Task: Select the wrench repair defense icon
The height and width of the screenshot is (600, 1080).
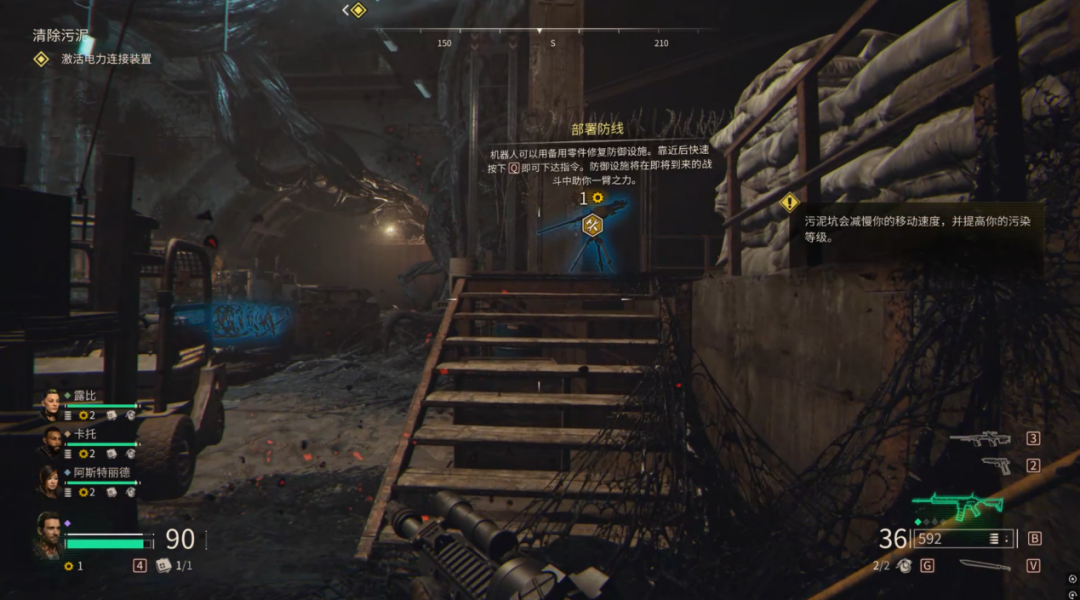Action: [592, 226]
